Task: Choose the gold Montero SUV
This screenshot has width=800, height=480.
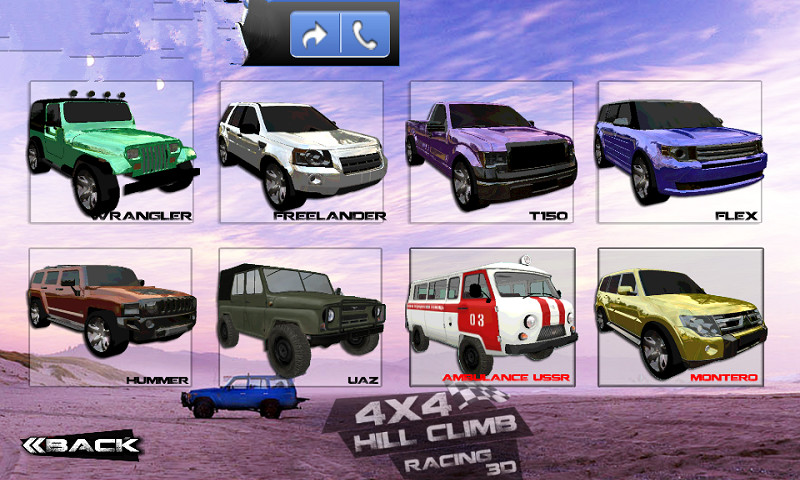Action: click(680, 317)
